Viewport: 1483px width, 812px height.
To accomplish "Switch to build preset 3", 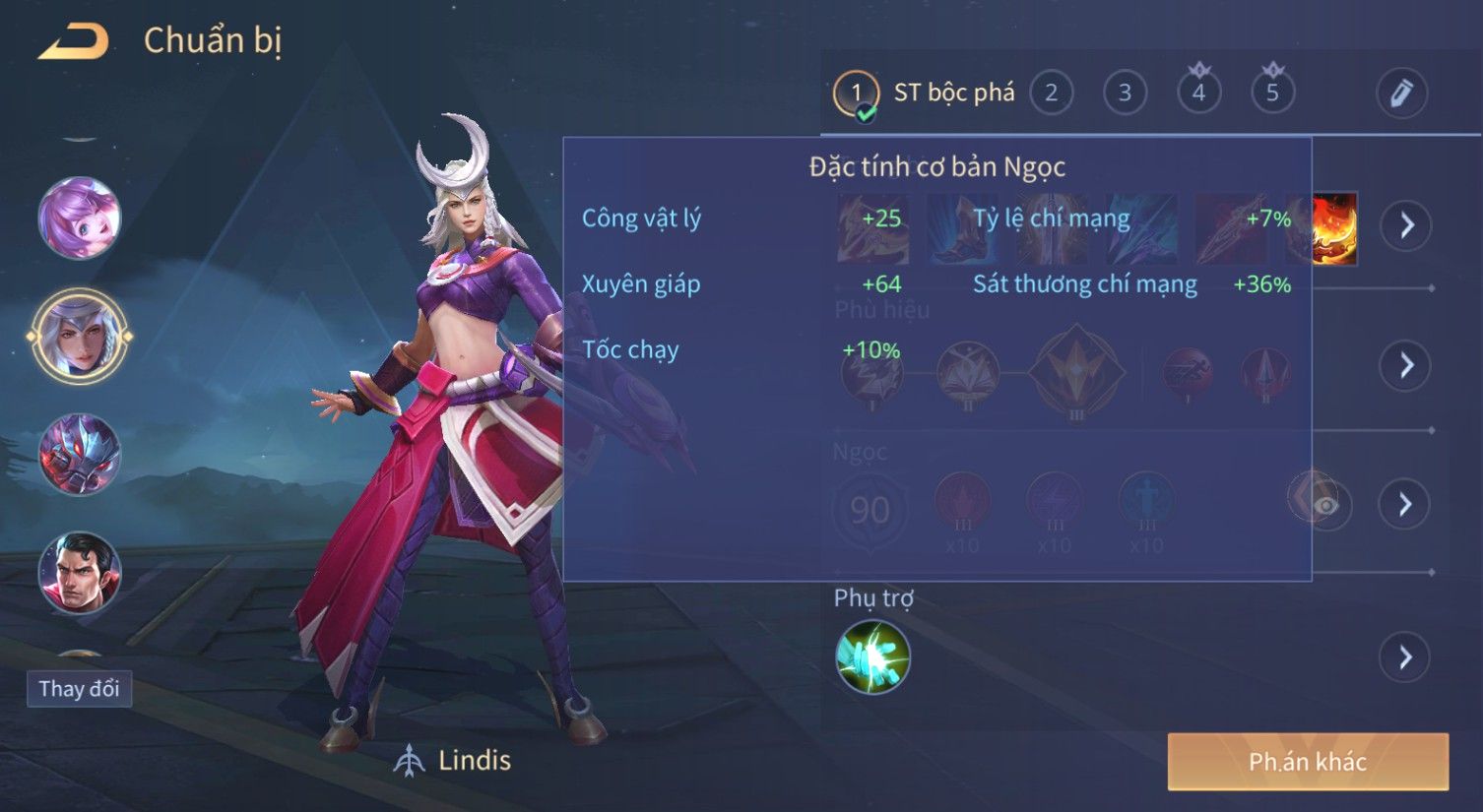I will click(x=1125, y=94).
